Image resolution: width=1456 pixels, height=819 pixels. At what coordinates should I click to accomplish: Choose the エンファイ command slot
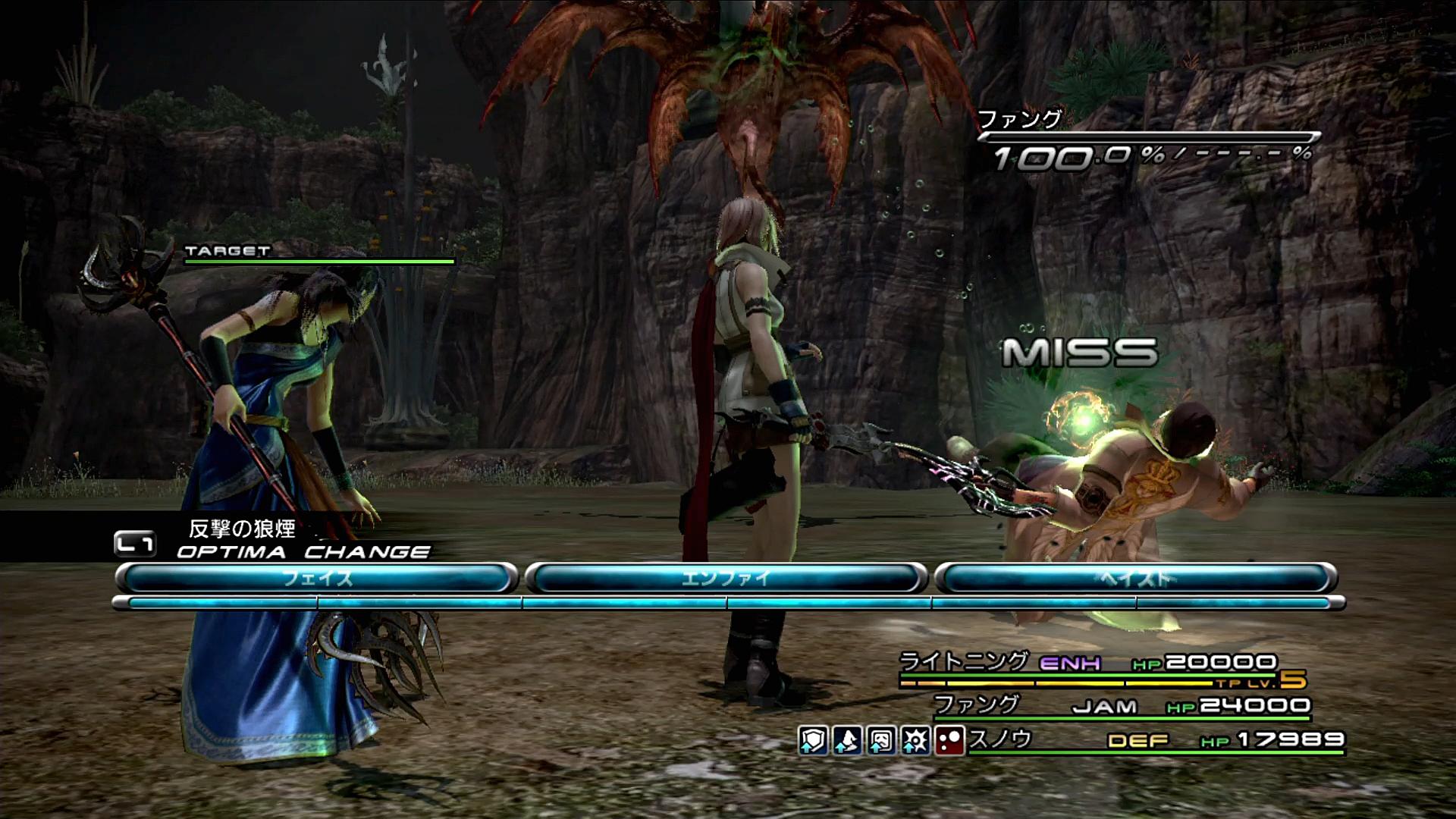point(726,579)
